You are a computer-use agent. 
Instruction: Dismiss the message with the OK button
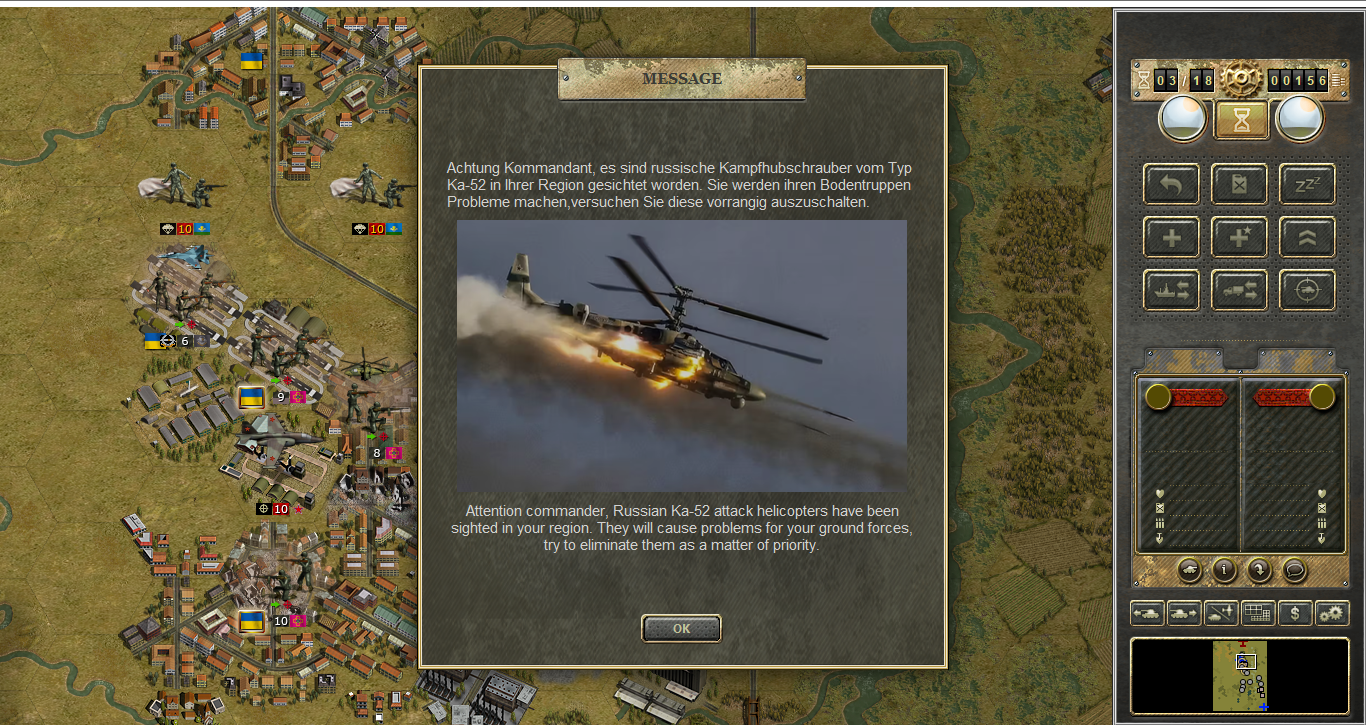681,628
